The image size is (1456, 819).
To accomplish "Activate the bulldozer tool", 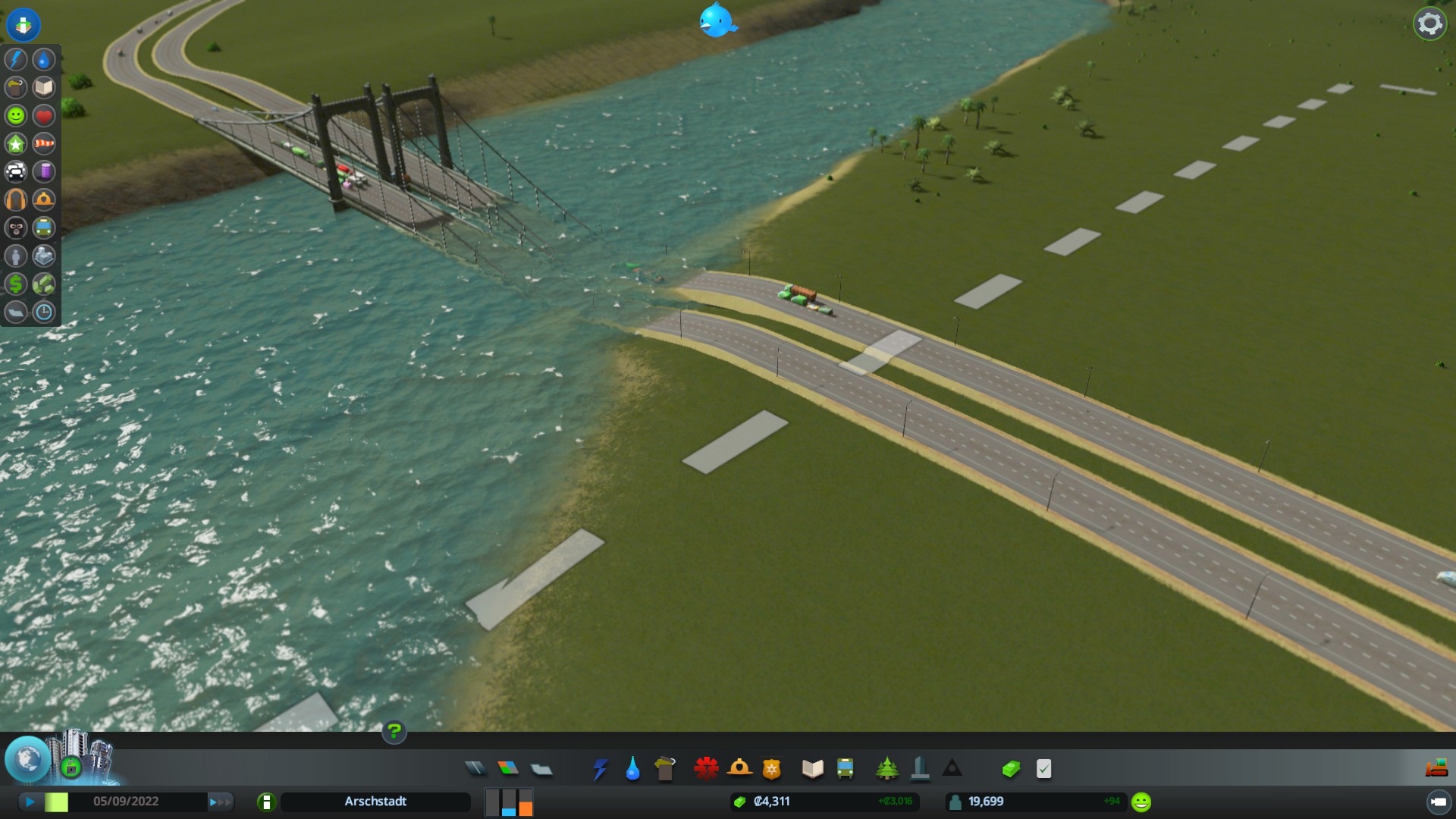I will coord(1436,768).
